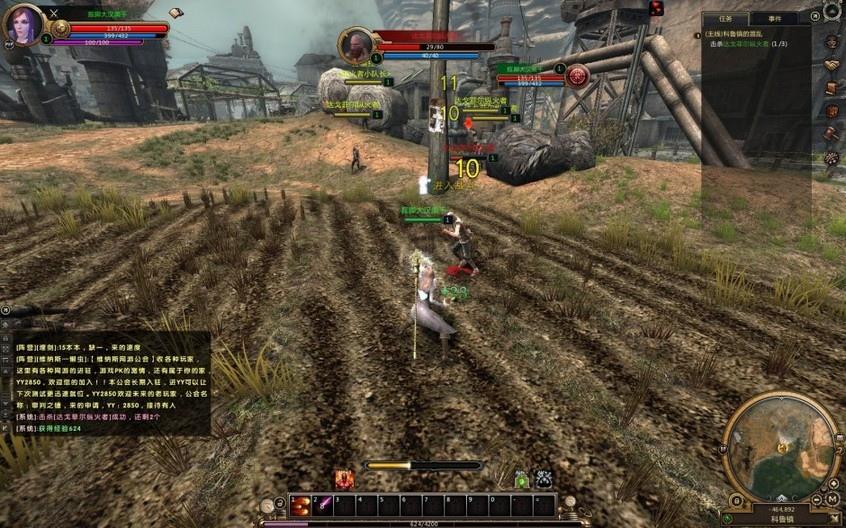Open the crossed-tools icon on right sidebar

click(x=831, y=157)
